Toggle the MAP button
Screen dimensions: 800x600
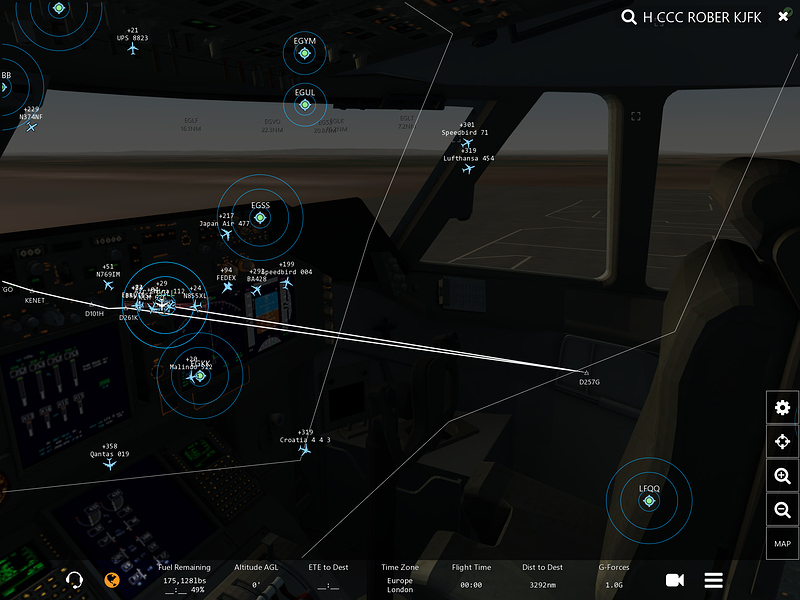point(782,544)
